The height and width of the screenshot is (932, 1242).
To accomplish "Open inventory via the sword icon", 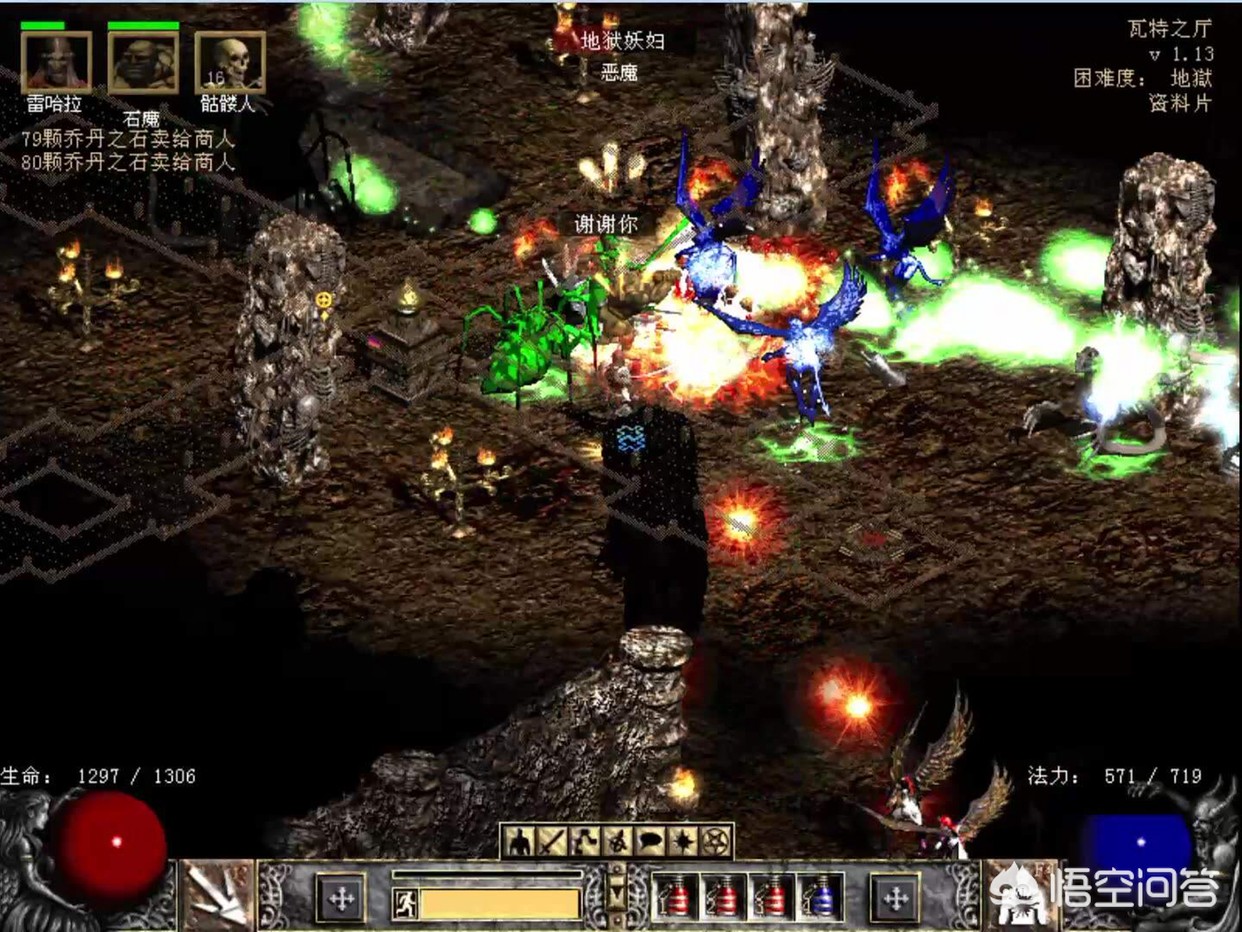I will click(551, 842).
